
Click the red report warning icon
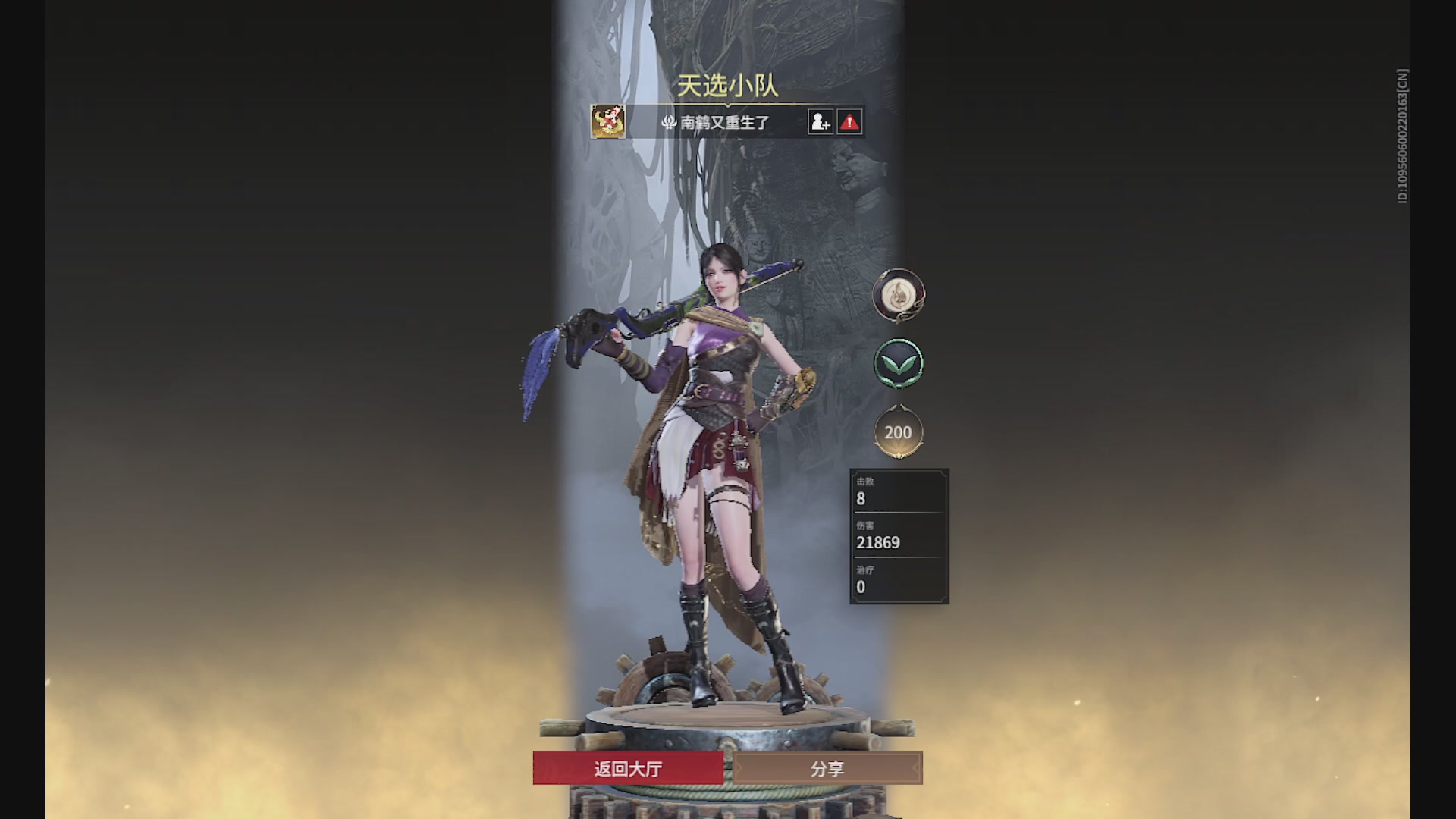[849, 121]
